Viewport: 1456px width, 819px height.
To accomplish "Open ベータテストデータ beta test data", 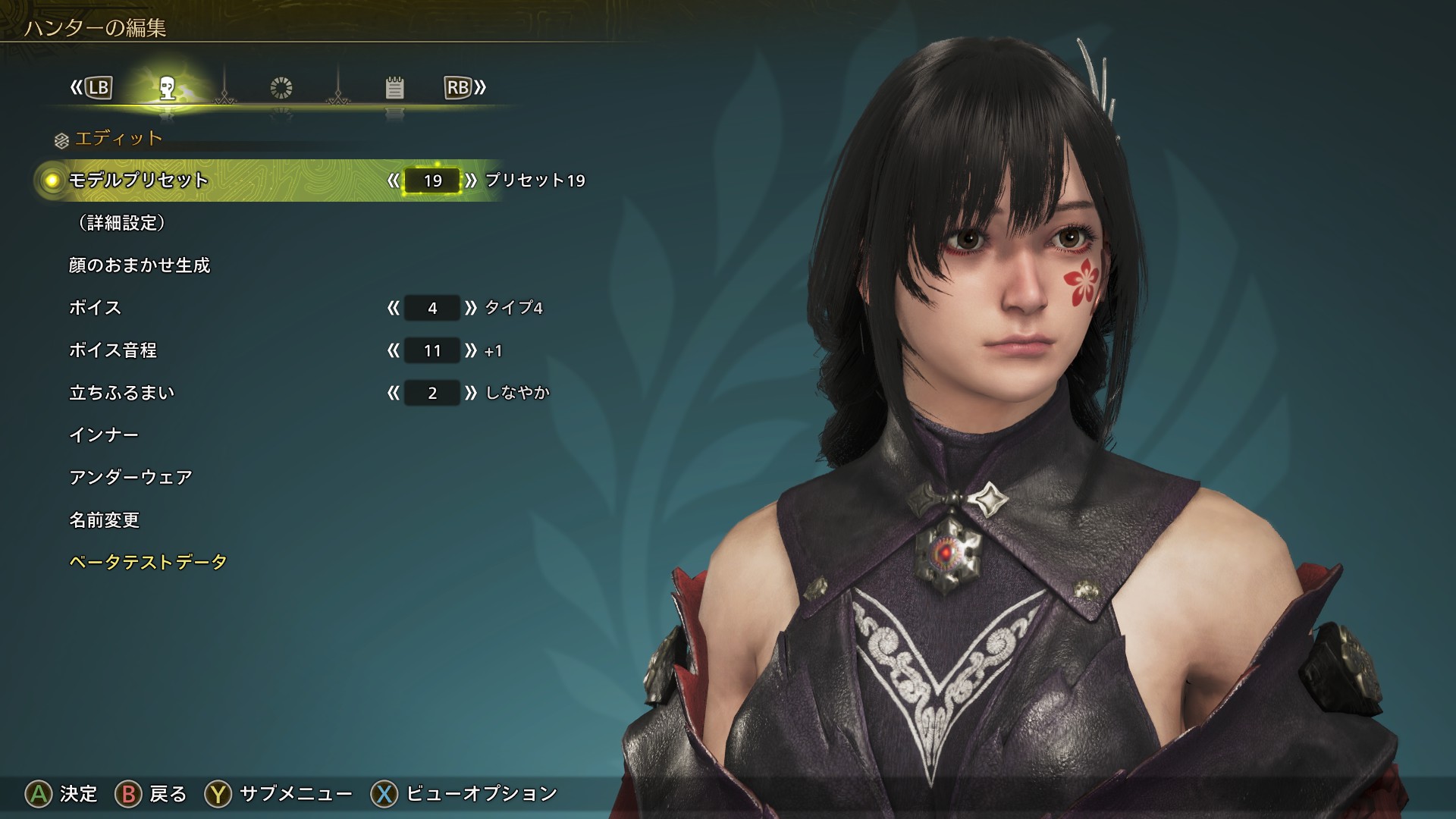I will click(148, 563).
